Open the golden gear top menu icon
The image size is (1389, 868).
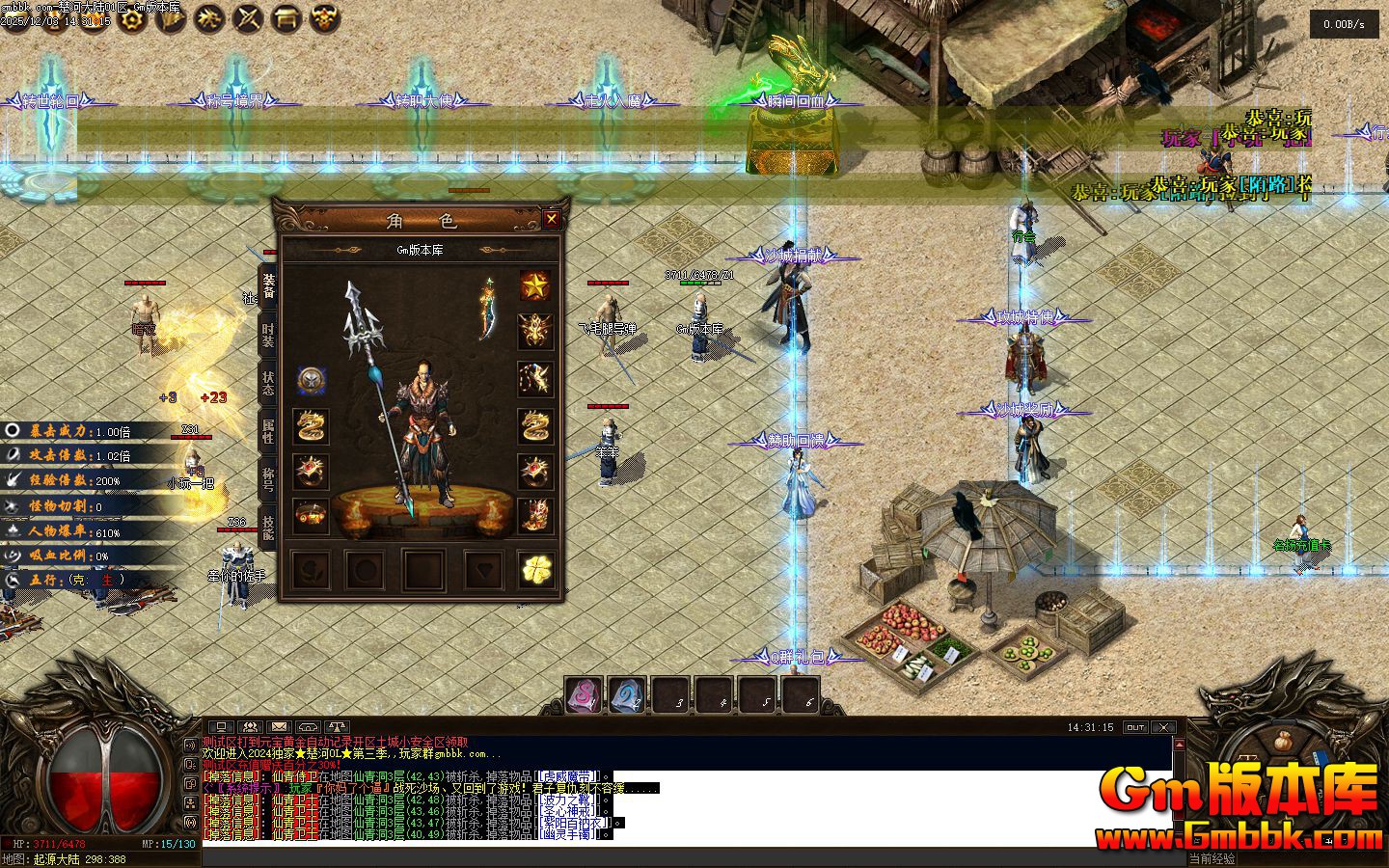coord(132,17)
